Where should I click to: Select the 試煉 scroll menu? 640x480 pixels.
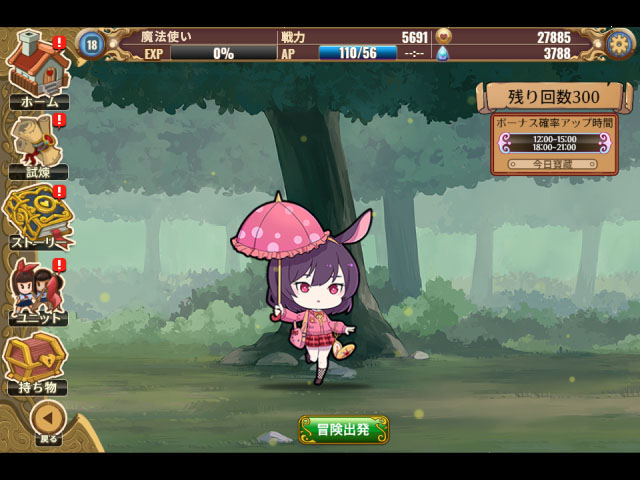38,145
